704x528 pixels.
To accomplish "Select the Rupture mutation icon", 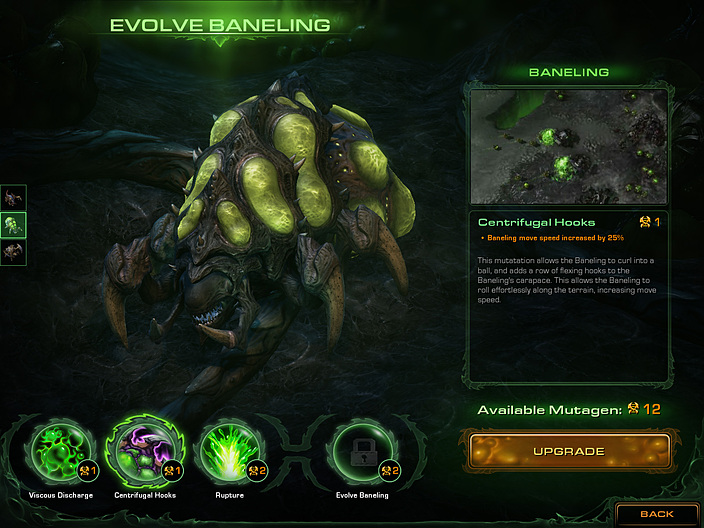I will click(230, 450).
